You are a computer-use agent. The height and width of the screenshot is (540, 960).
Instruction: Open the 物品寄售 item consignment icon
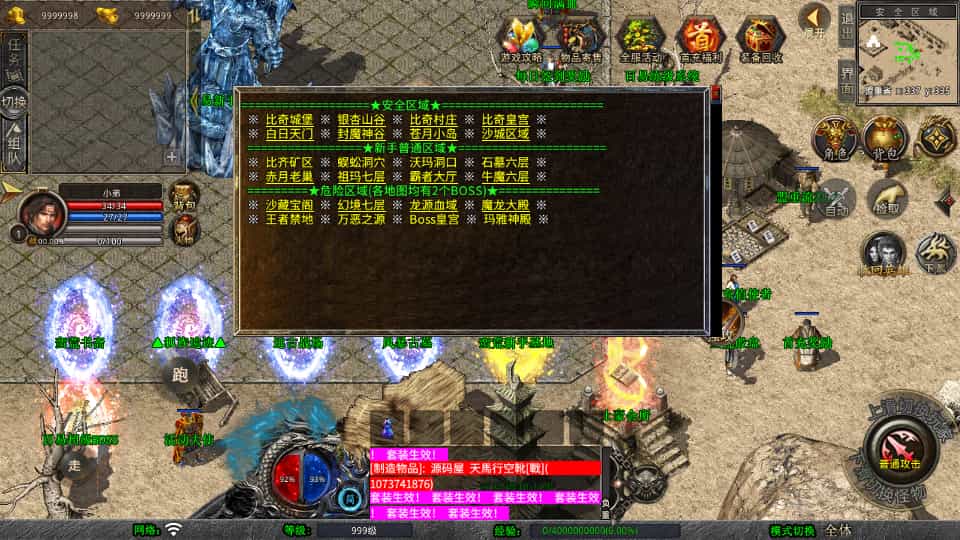pyautogui.click(x=581, y=40)
